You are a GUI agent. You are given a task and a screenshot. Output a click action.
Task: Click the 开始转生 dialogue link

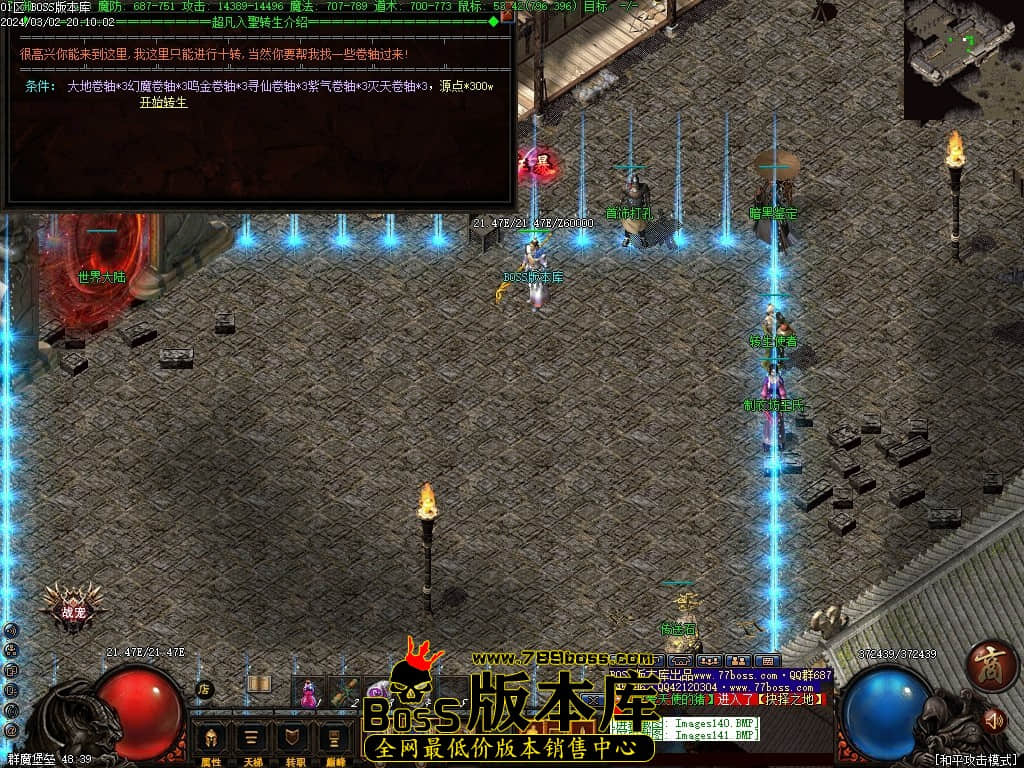(x=163, y=102)
